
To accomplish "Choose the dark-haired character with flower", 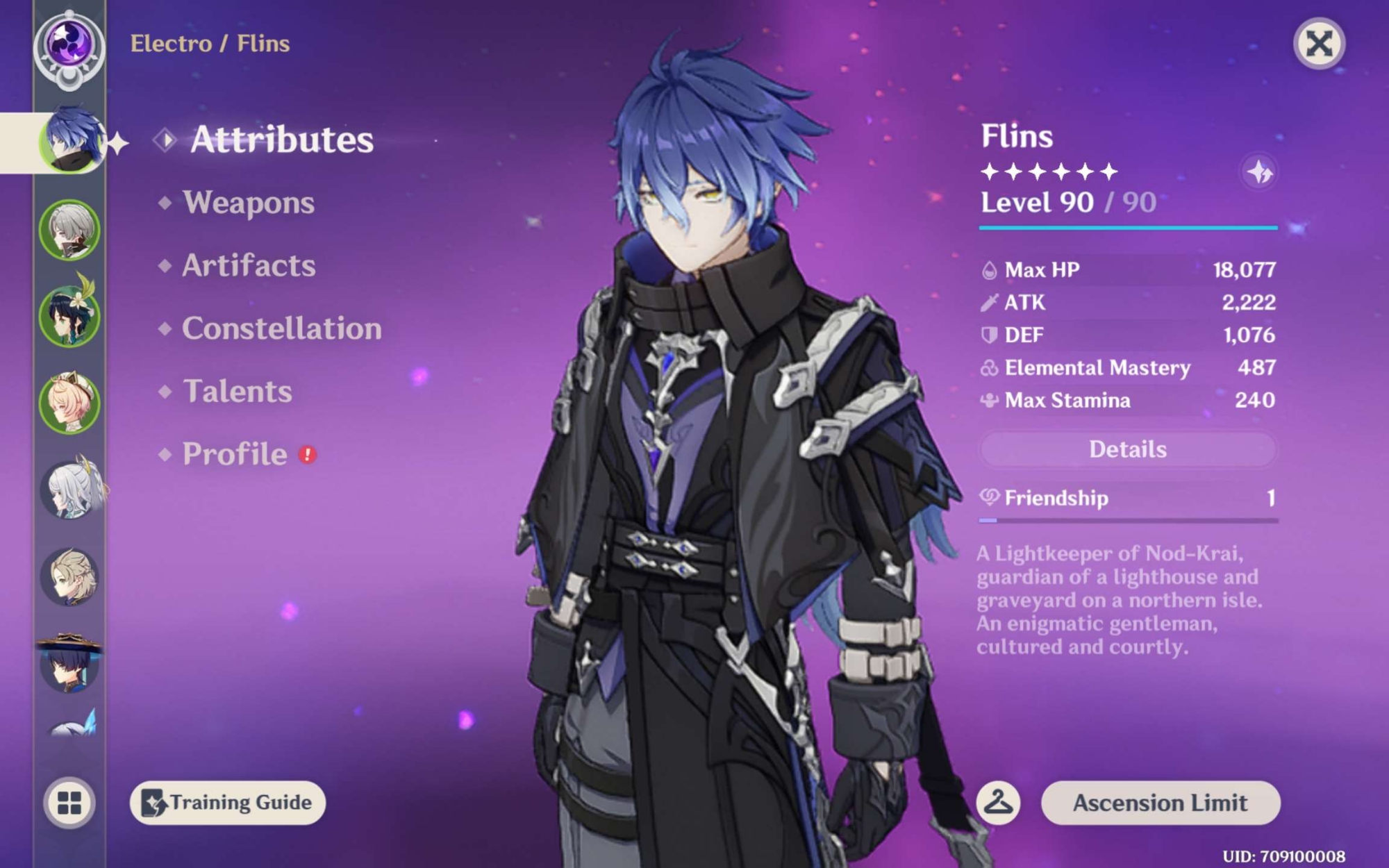I will (69, 317).
